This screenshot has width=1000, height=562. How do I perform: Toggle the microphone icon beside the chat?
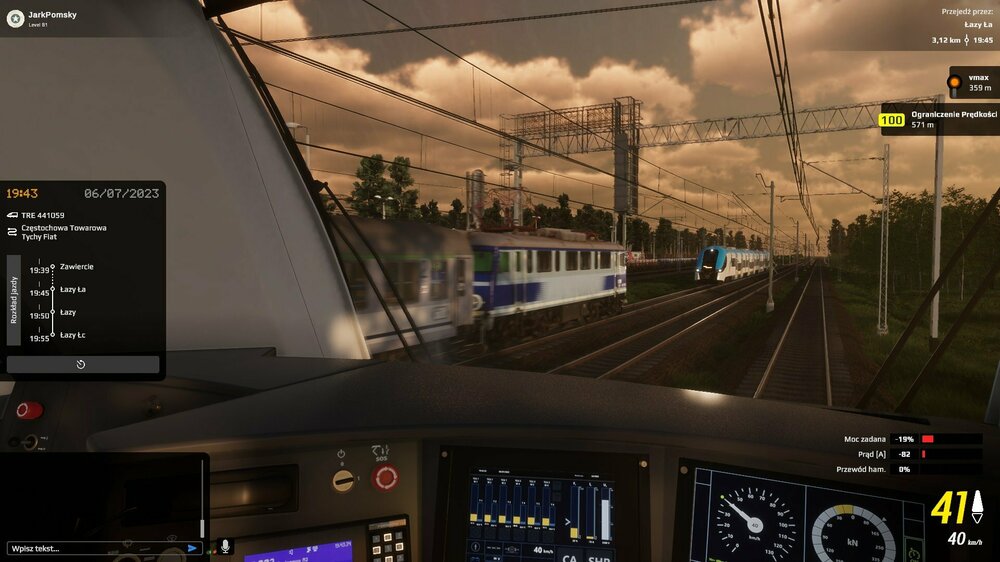coord(225,546)
